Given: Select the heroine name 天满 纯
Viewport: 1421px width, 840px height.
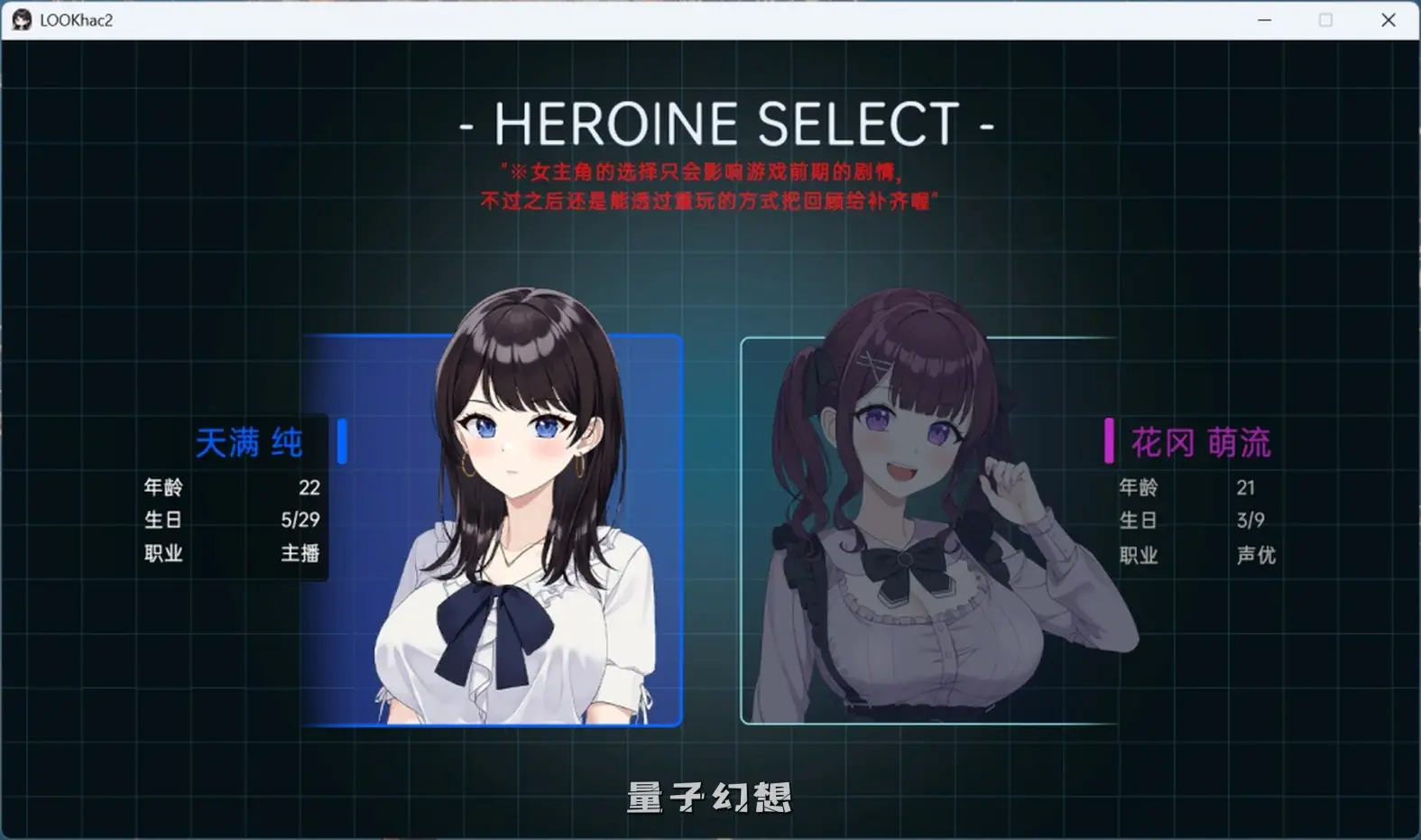Looking at the screenshot, I should click(250, 441).
